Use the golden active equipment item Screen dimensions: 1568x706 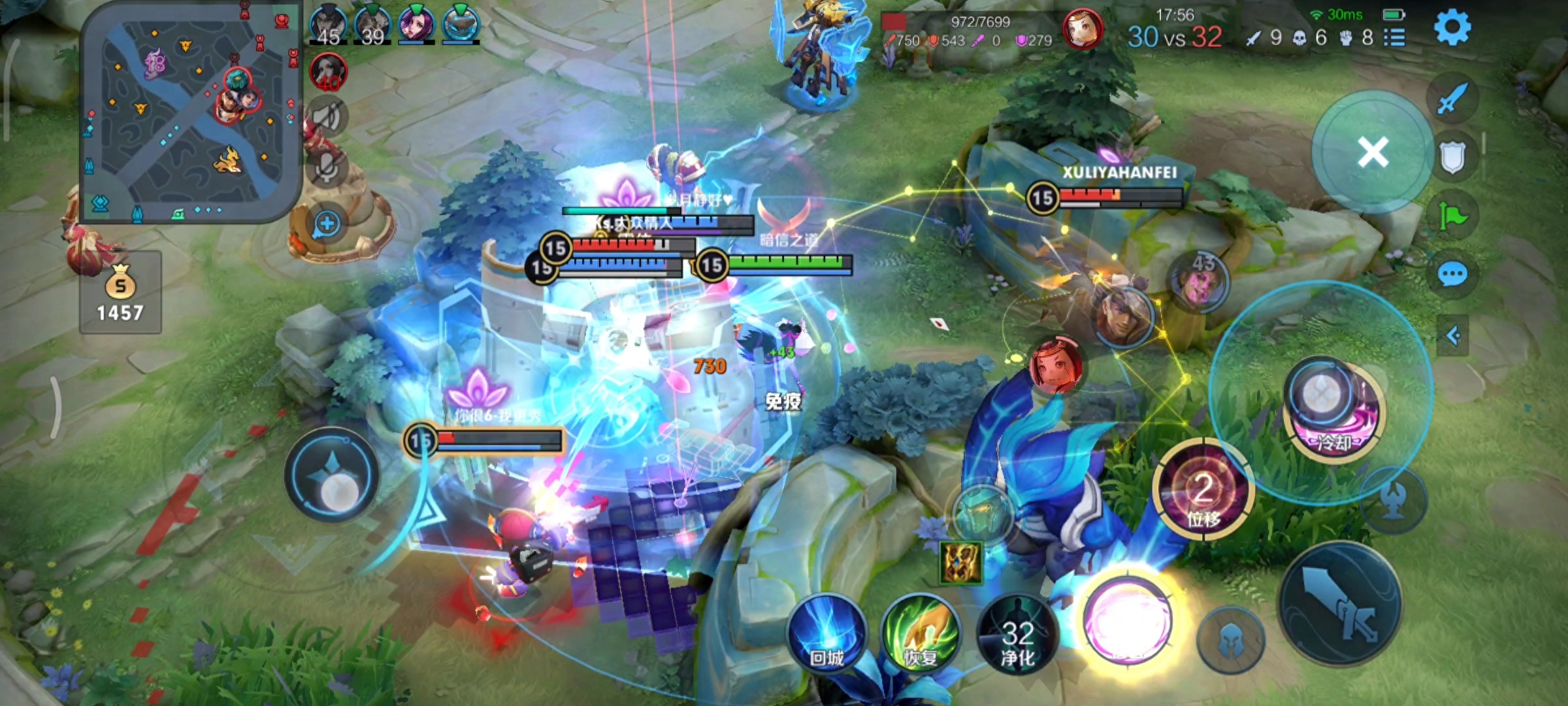click(960, 563)
